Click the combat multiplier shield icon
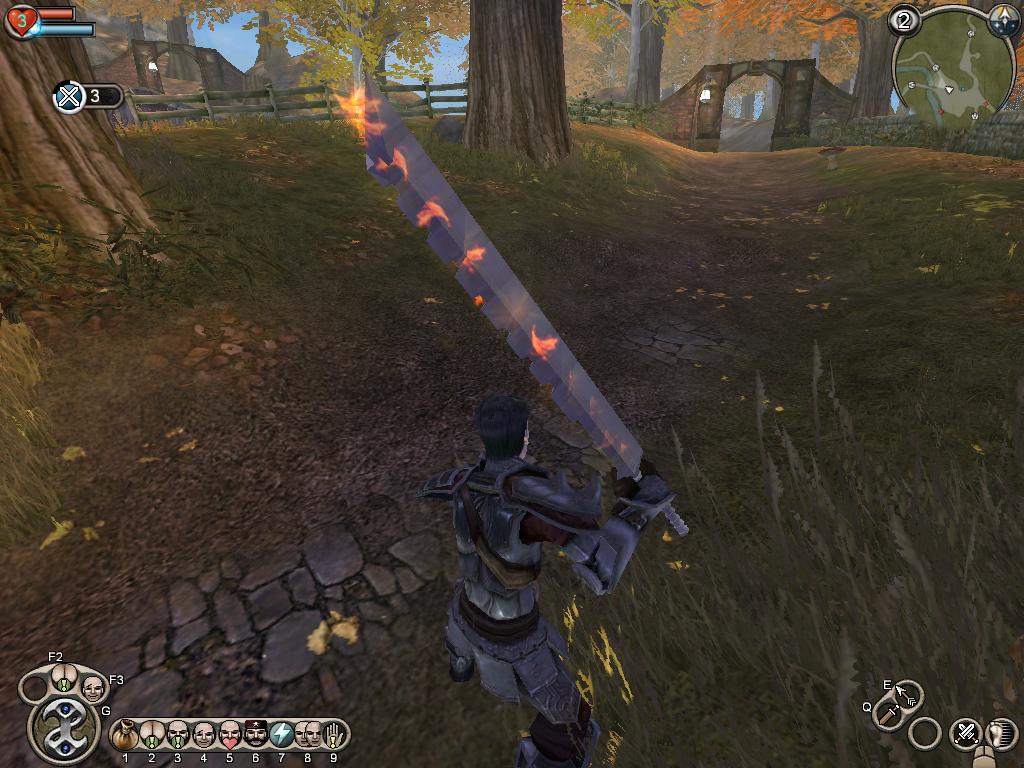This screenshot has width=1024, height=768. (69, 97)
